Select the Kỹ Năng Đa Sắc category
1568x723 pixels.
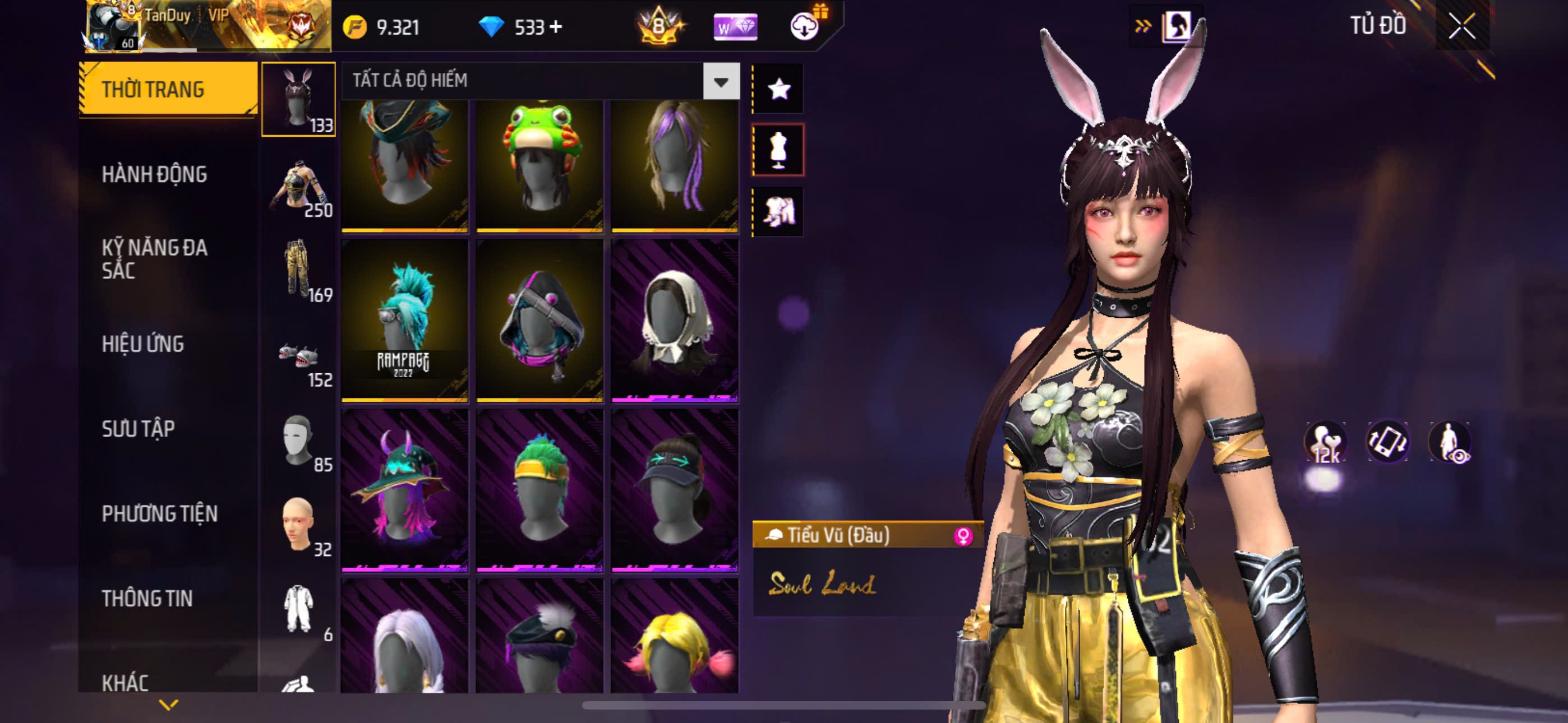[x=155, y=259]
